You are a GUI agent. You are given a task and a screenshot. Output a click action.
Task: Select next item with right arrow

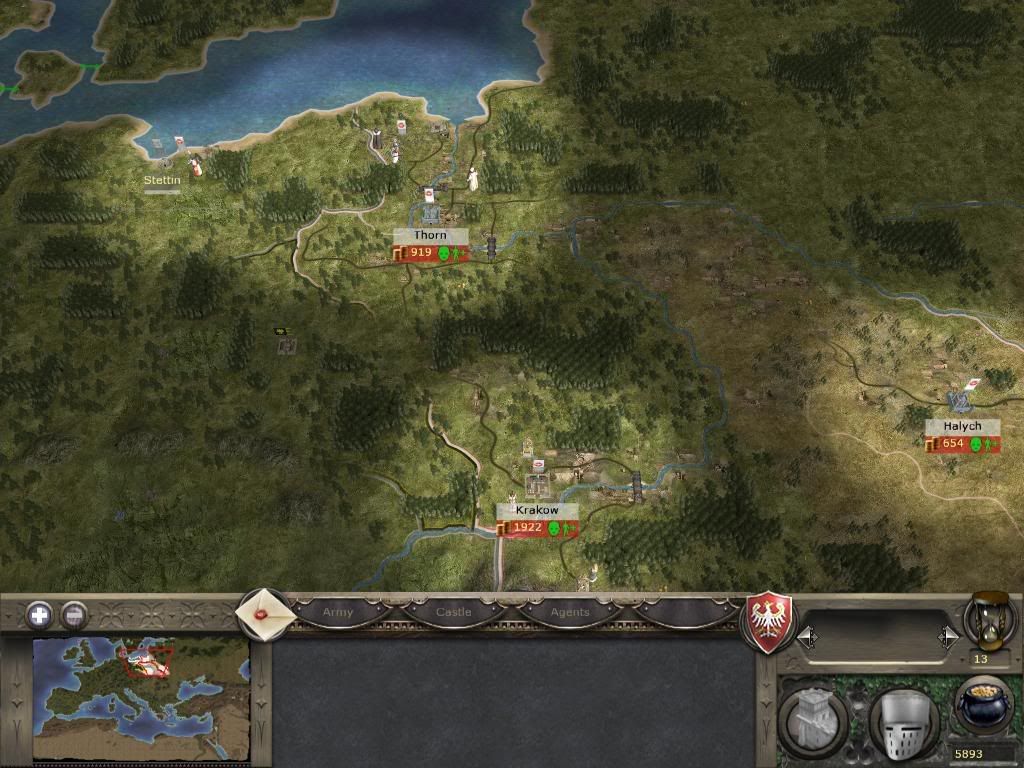(x=946, y=636)
